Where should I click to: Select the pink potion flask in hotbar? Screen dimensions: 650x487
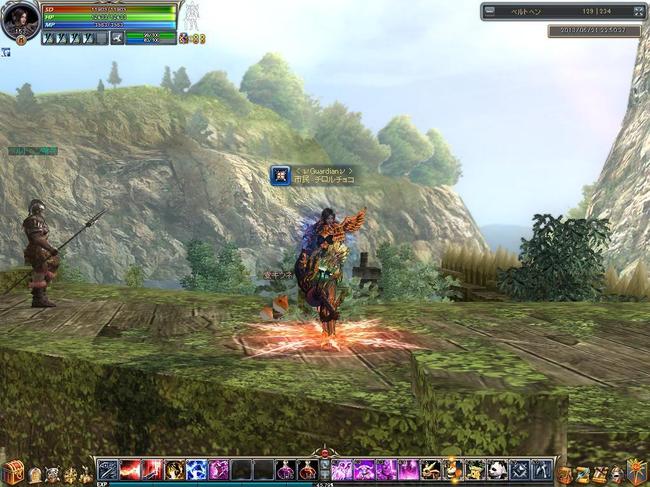[285, 470]
